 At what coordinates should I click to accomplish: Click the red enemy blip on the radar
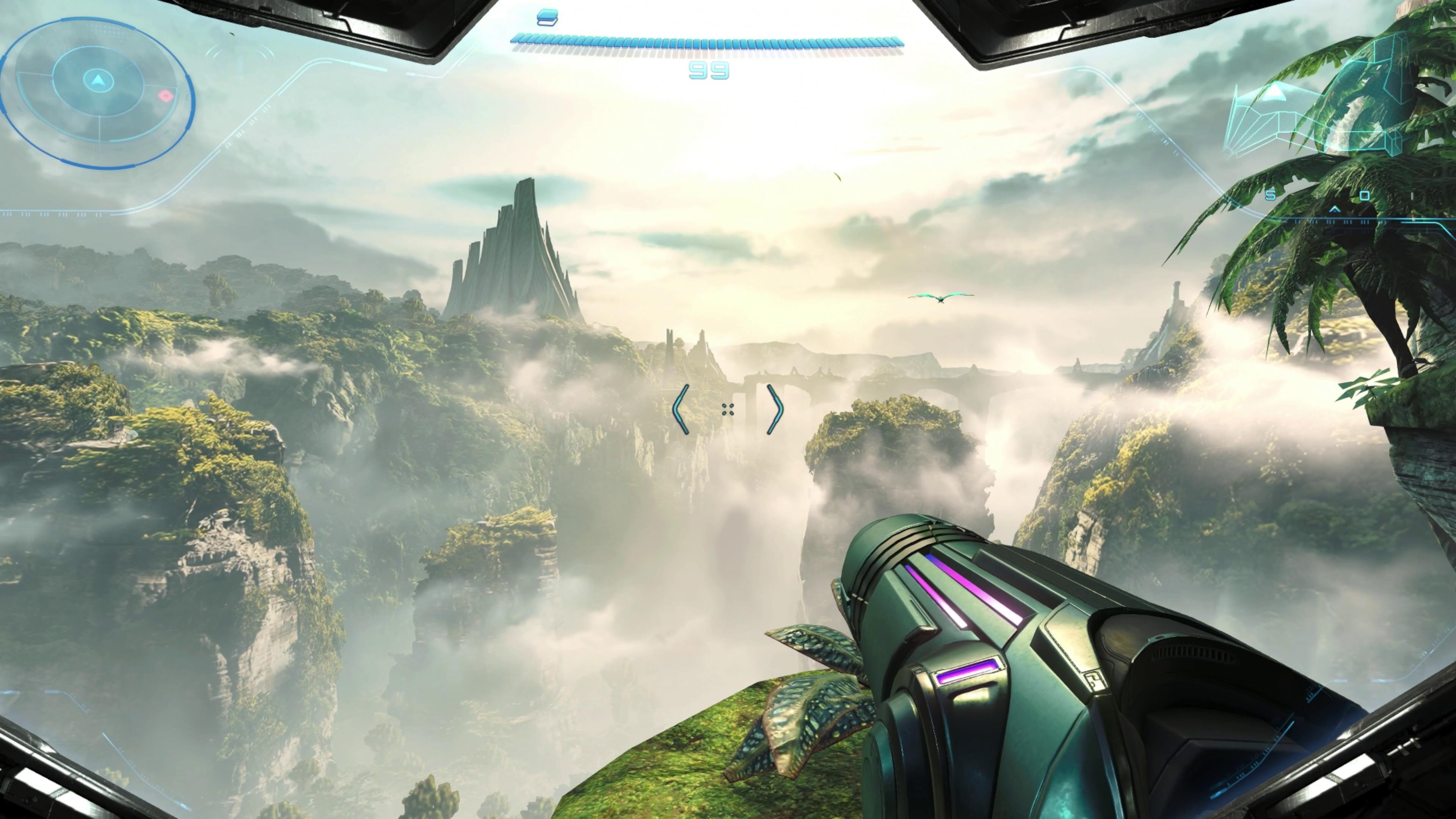(166, 96)
